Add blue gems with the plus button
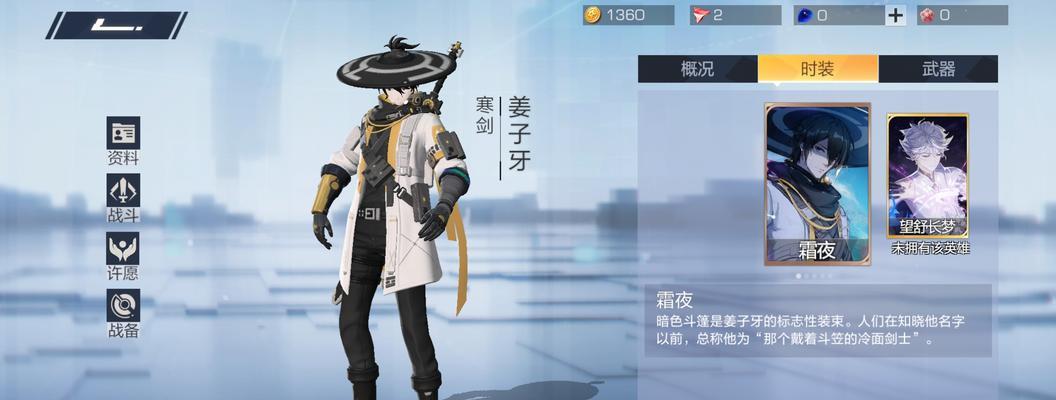The image size is (1056, 400). click(x=895, y=15)
